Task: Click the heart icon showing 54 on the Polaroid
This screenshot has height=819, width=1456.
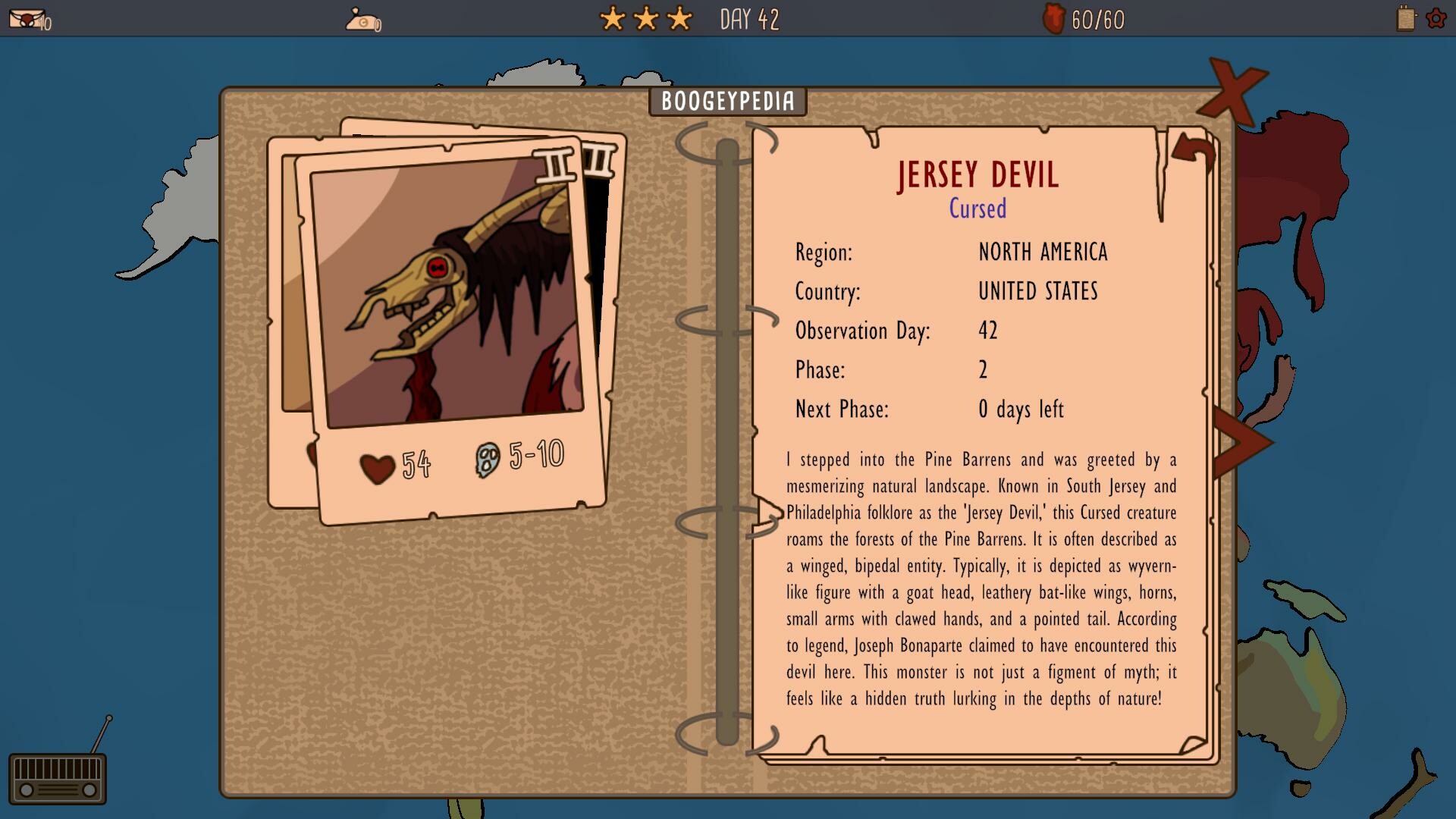Action: [x=377, y=464]
